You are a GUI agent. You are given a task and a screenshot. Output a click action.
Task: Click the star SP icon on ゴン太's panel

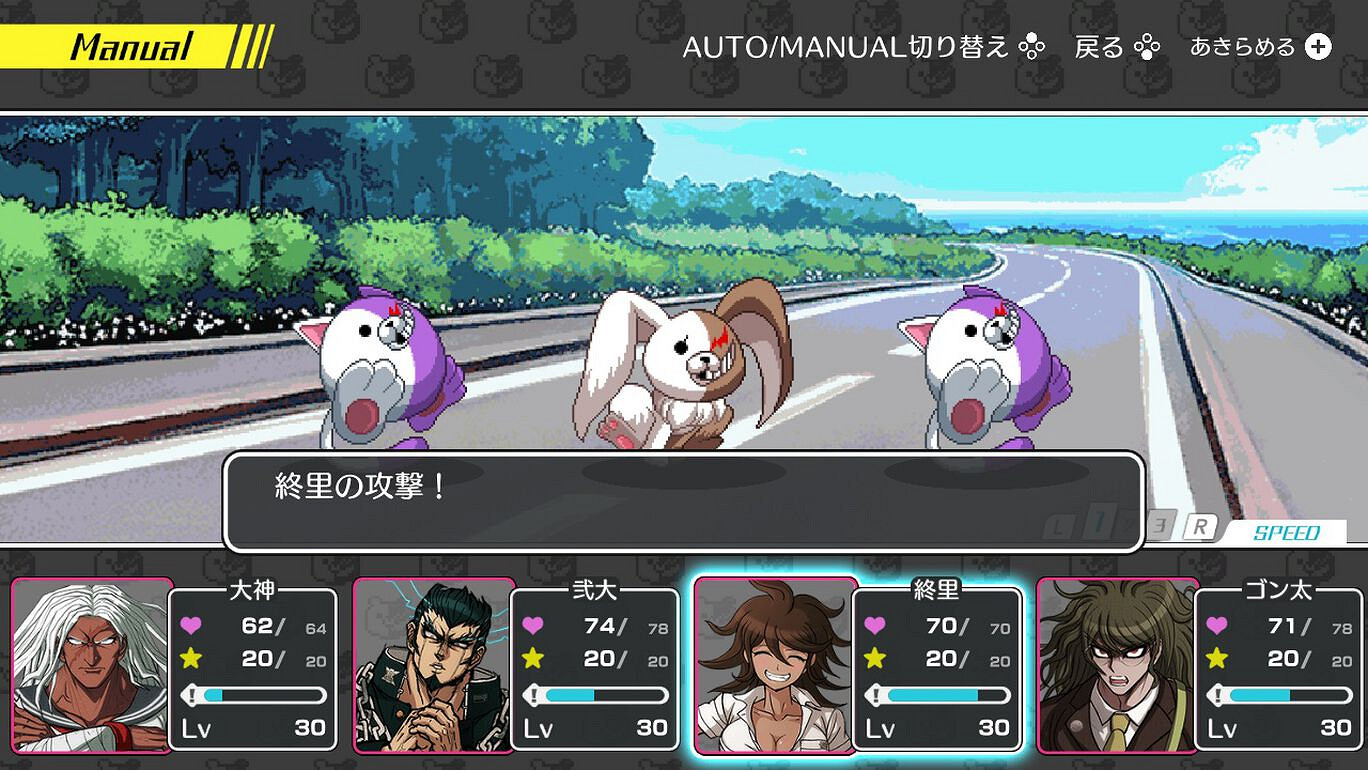click(x=1218, y=660)
